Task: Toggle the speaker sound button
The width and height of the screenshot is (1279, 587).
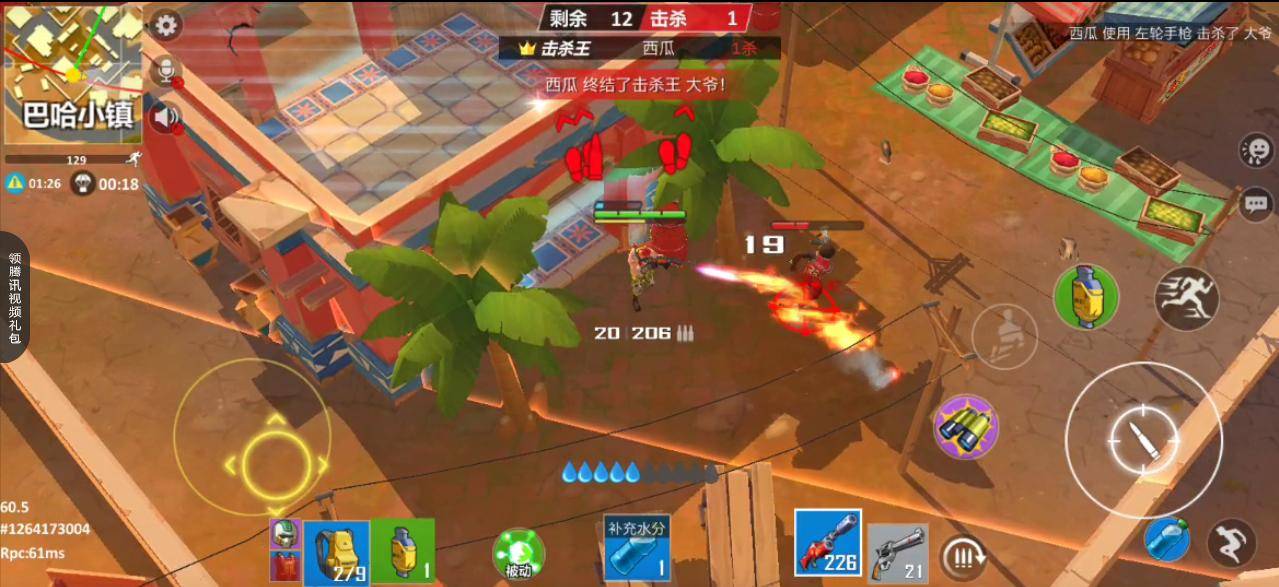Action: (x=165, y=118)
